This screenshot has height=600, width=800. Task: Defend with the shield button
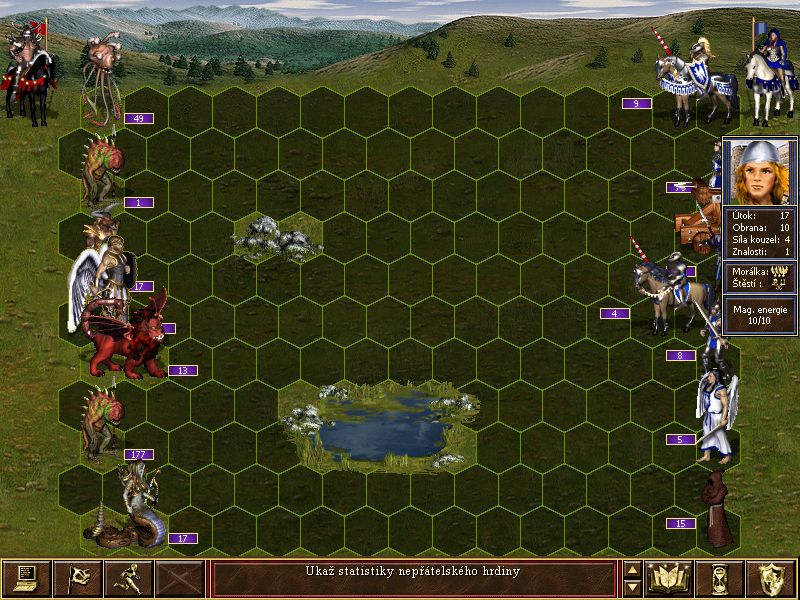tap(772, 578)
